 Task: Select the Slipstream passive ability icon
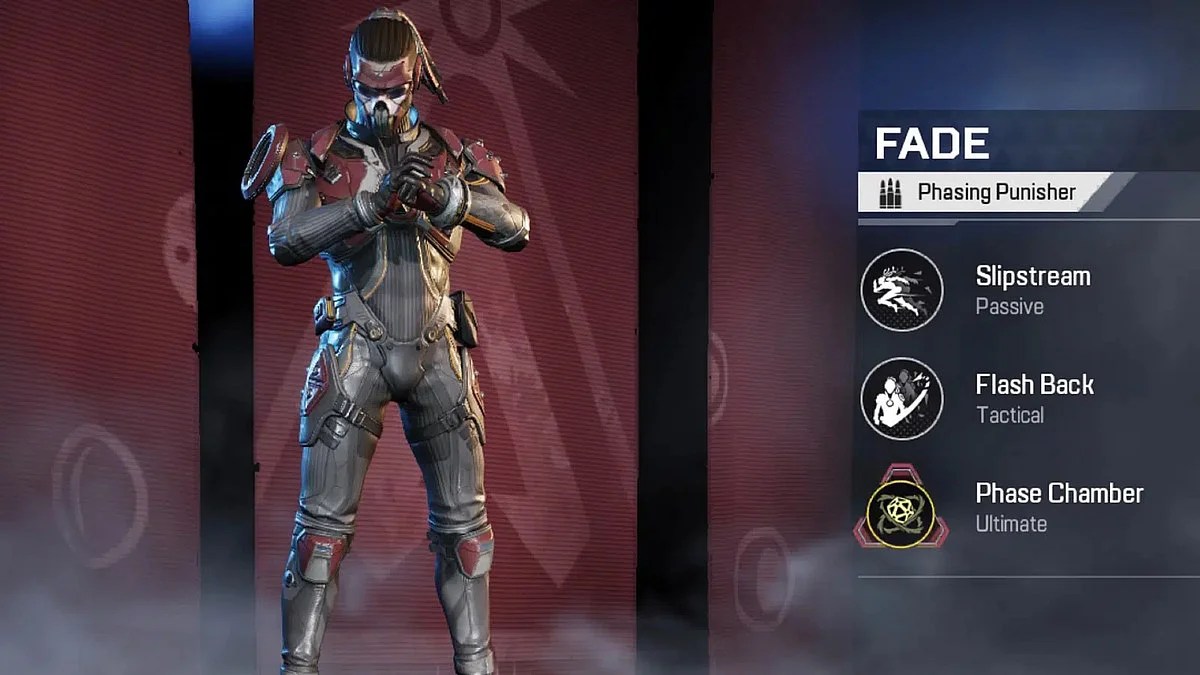(x=902, y=290)
